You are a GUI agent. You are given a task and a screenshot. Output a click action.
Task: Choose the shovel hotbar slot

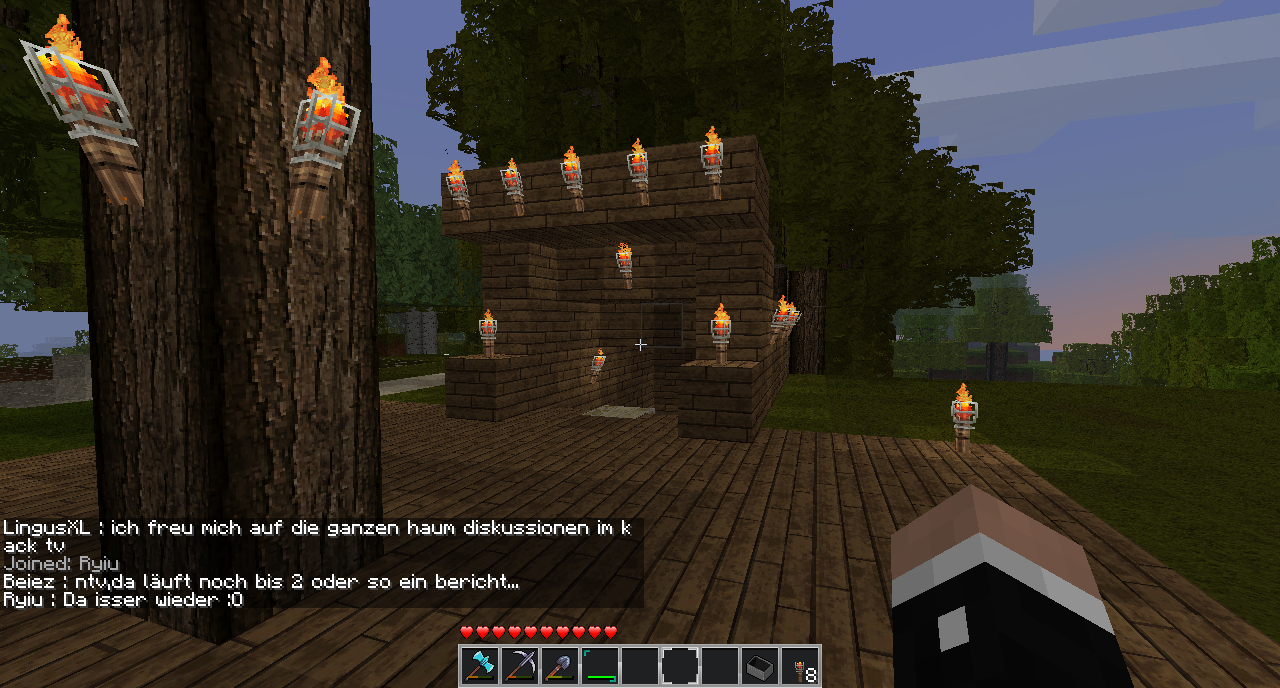pyautogui.click(x=560, y=666)
